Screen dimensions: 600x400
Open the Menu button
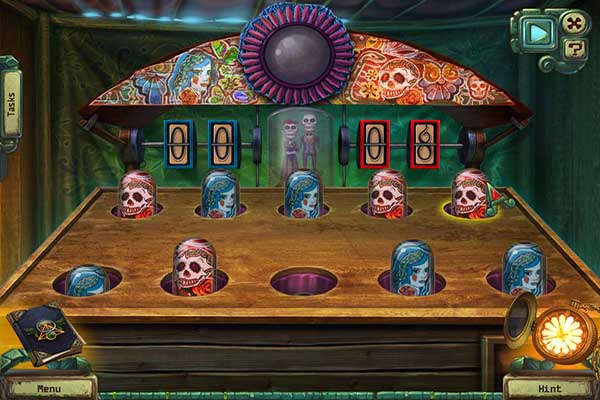[x=48, y=387]
